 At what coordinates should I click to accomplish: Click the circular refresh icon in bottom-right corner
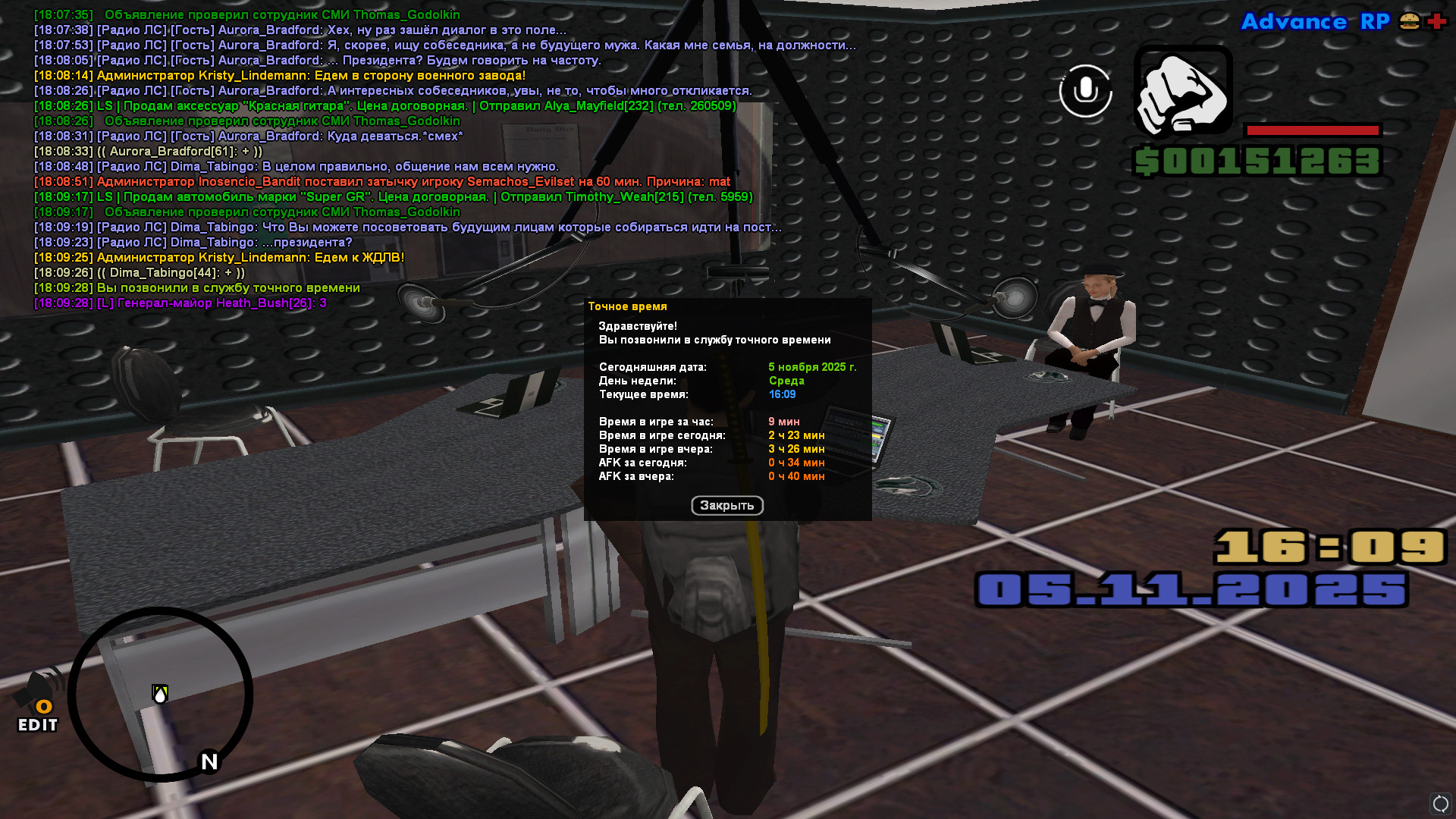pyautogui.click(x=1440, y=803)
